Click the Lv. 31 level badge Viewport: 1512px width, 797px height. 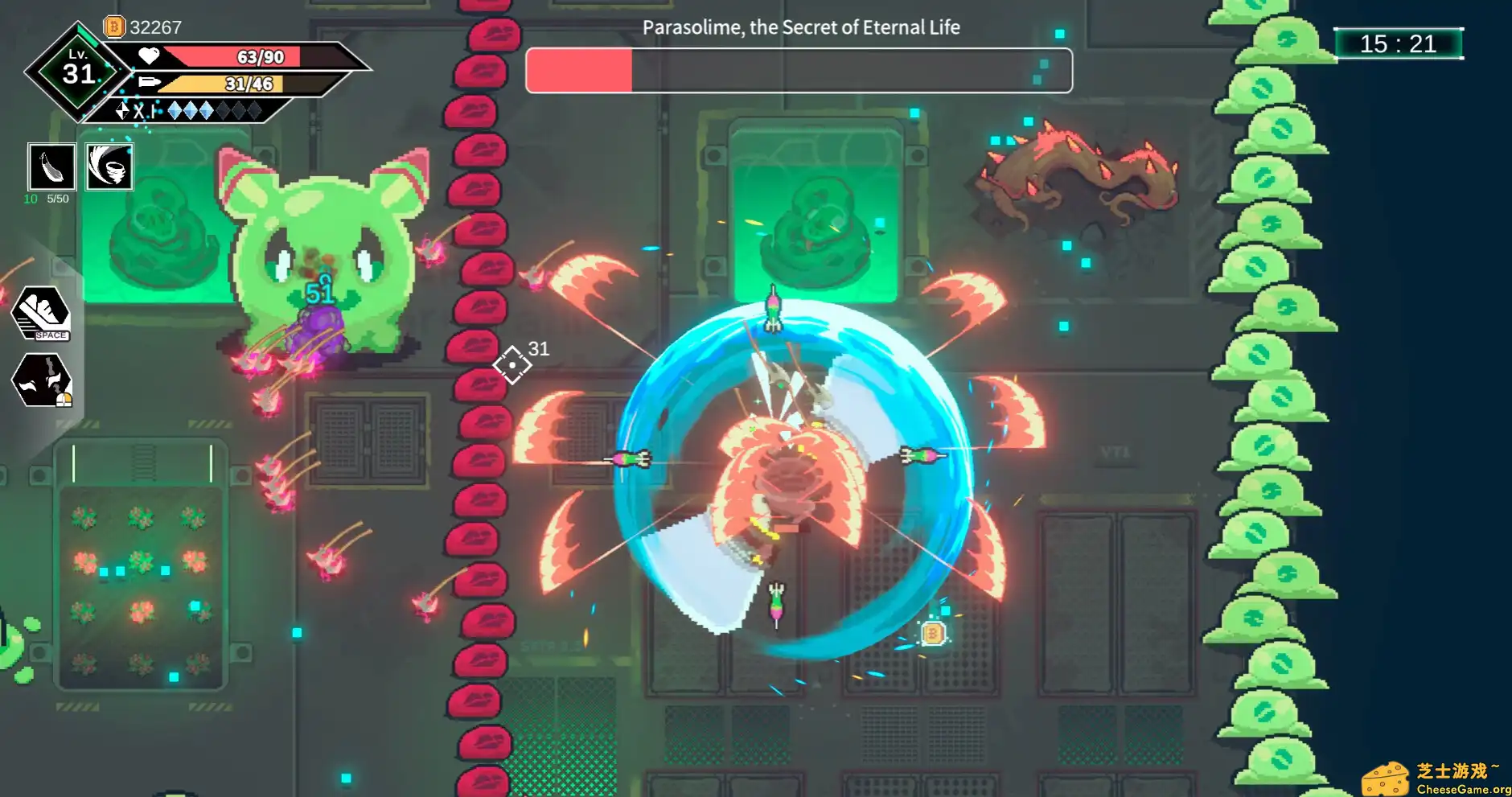(x=78, y=72)
